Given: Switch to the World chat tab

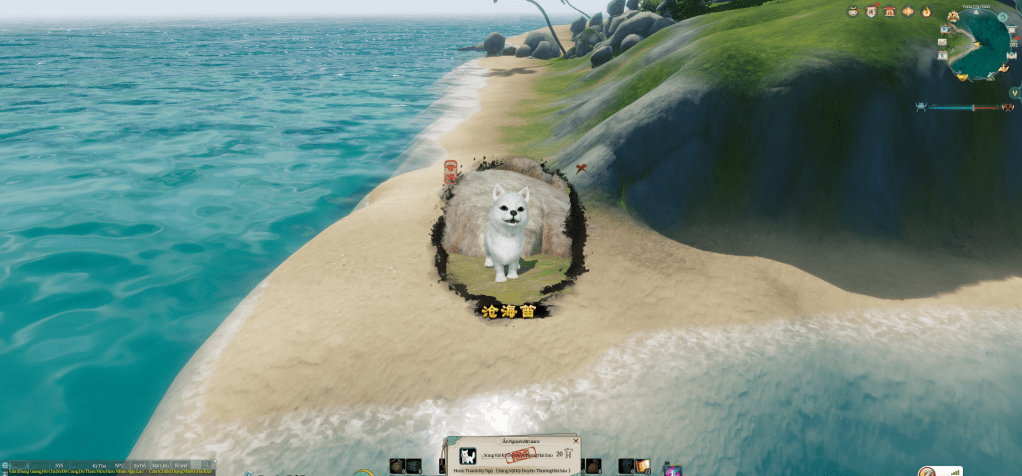Looking at the screenshot, I should (x=180, y=465).
